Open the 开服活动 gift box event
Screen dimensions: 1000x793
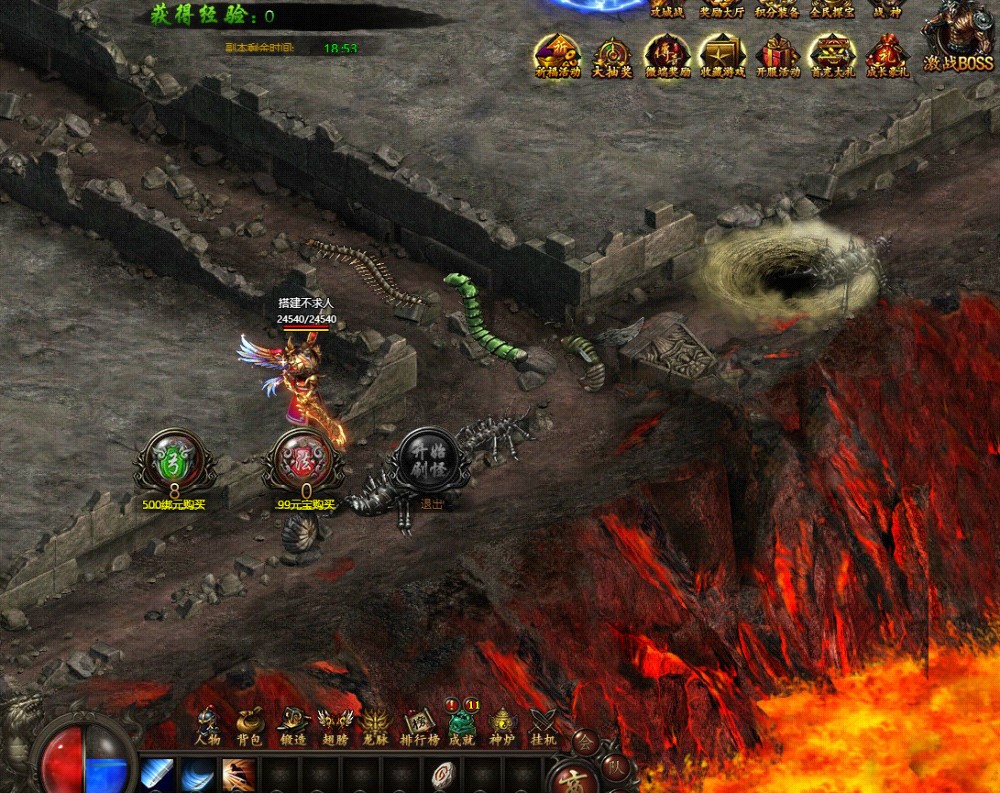point(777,54)
